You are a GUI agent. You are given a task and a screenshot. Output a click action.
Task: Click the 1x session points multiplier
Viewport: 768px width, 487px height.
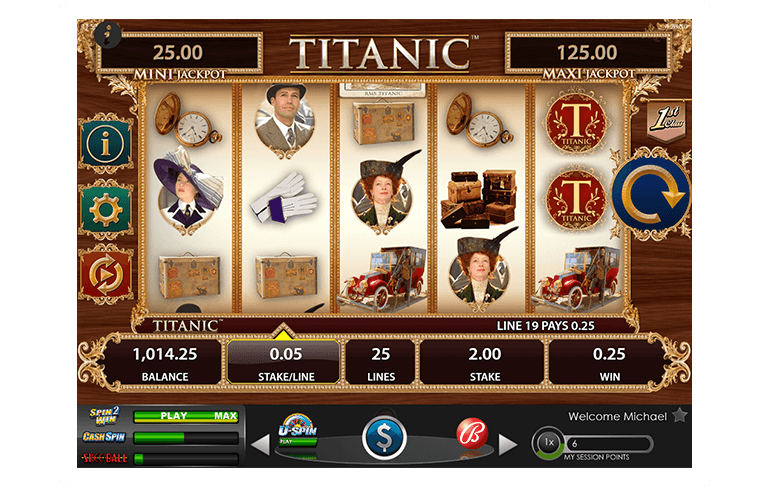[547, 443]
